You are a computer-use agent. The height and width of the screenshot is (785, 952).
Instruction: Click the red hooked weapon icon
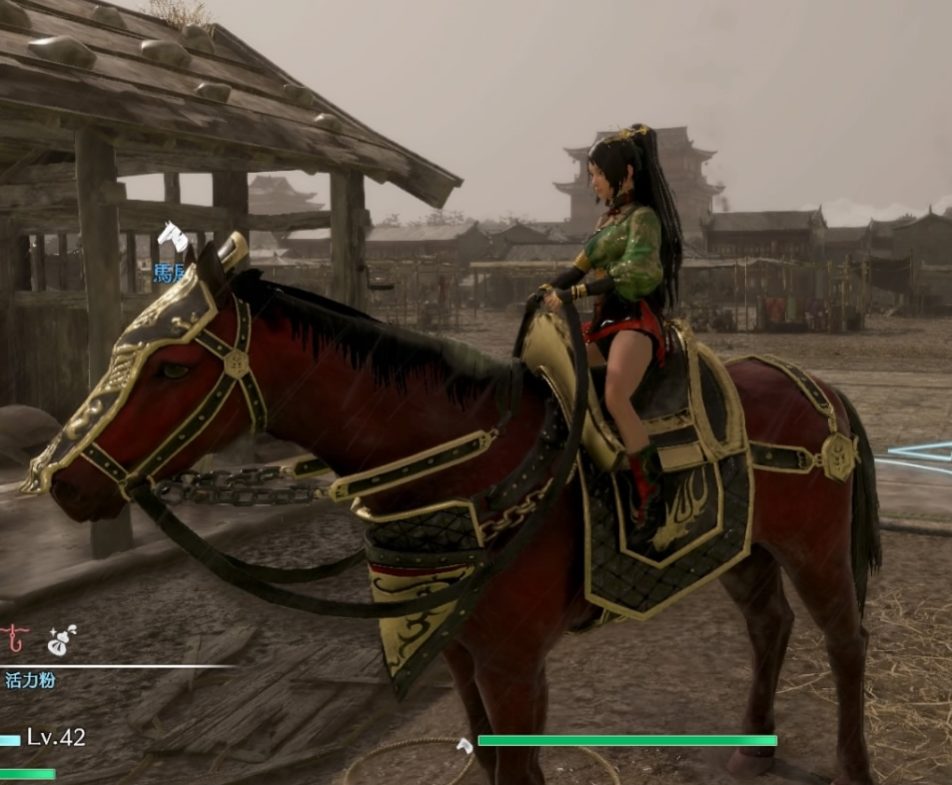[13, 638]
